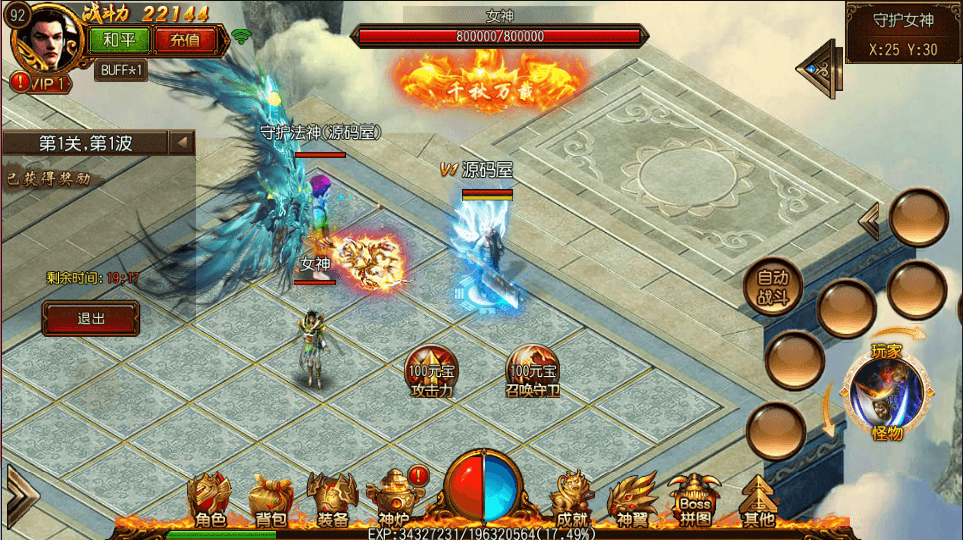Open the 其他 more options menu
This screenshot has height=540, width=963.
[x=758, y=500]
